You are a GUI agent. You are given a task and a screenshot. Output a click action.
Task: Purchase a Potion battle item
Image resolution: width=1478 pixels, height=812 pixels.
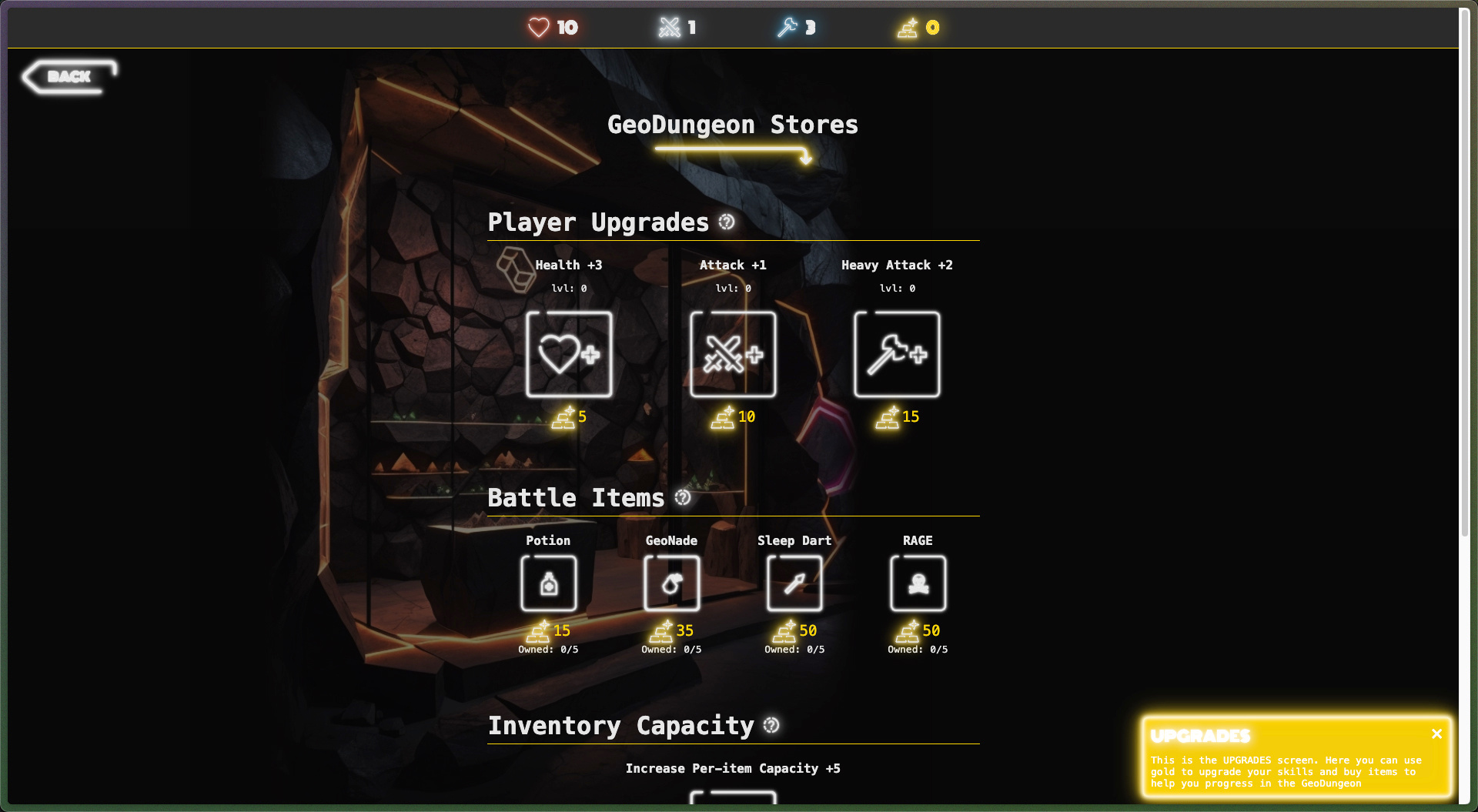pos(548,583)
